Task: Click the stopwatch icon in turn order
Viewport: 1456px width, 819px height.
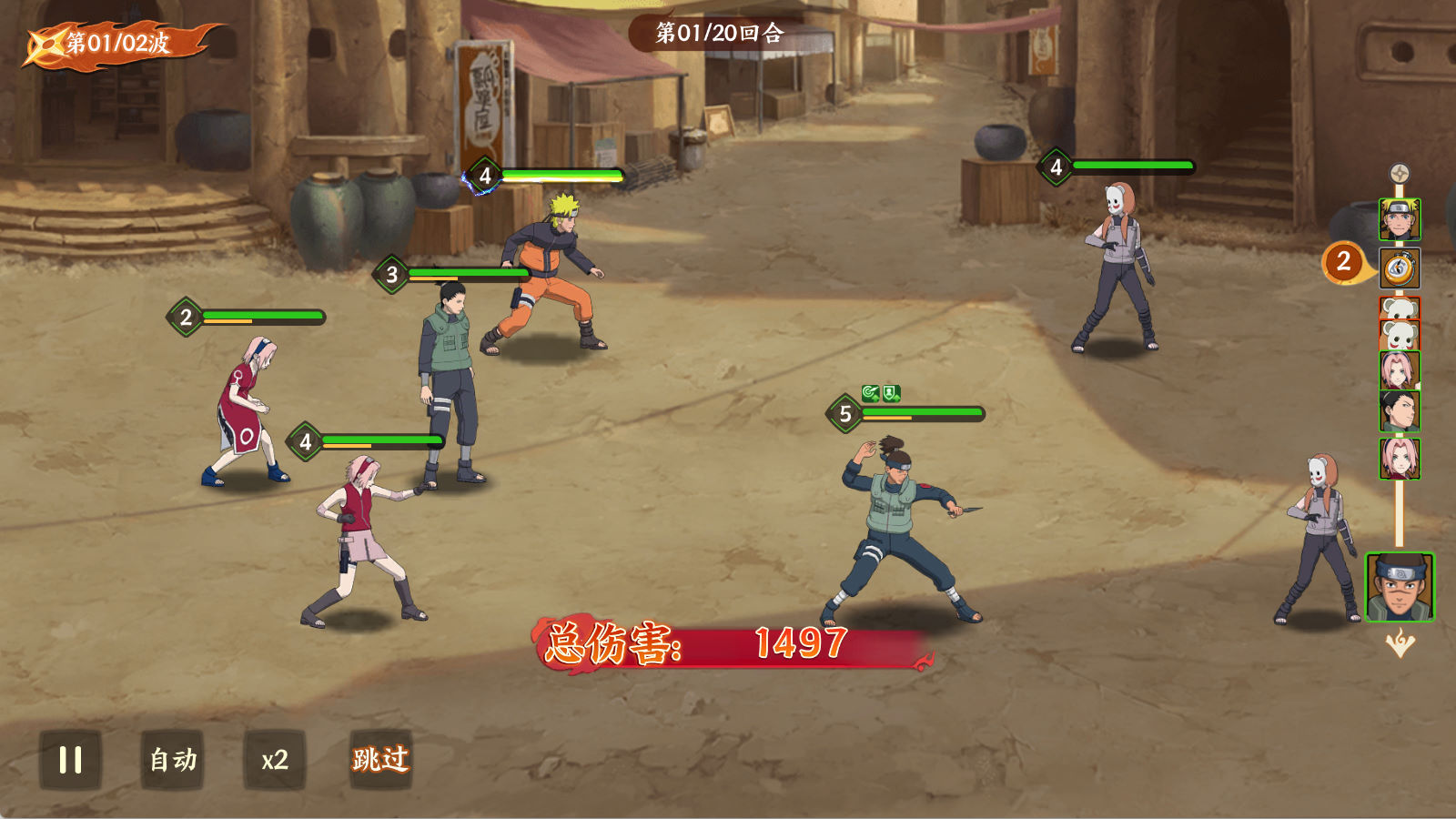Action: click(1400, 268)
